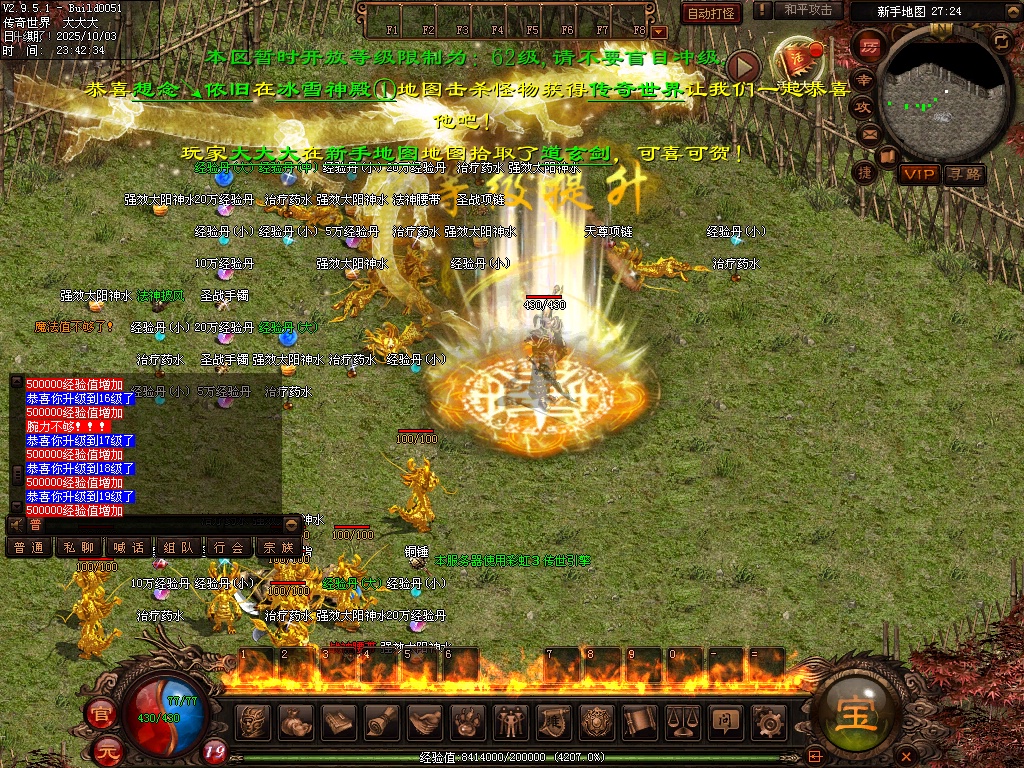Click the 官 round button
The height and width of the screenshot is (768, 1024).
tap(101, 714)
